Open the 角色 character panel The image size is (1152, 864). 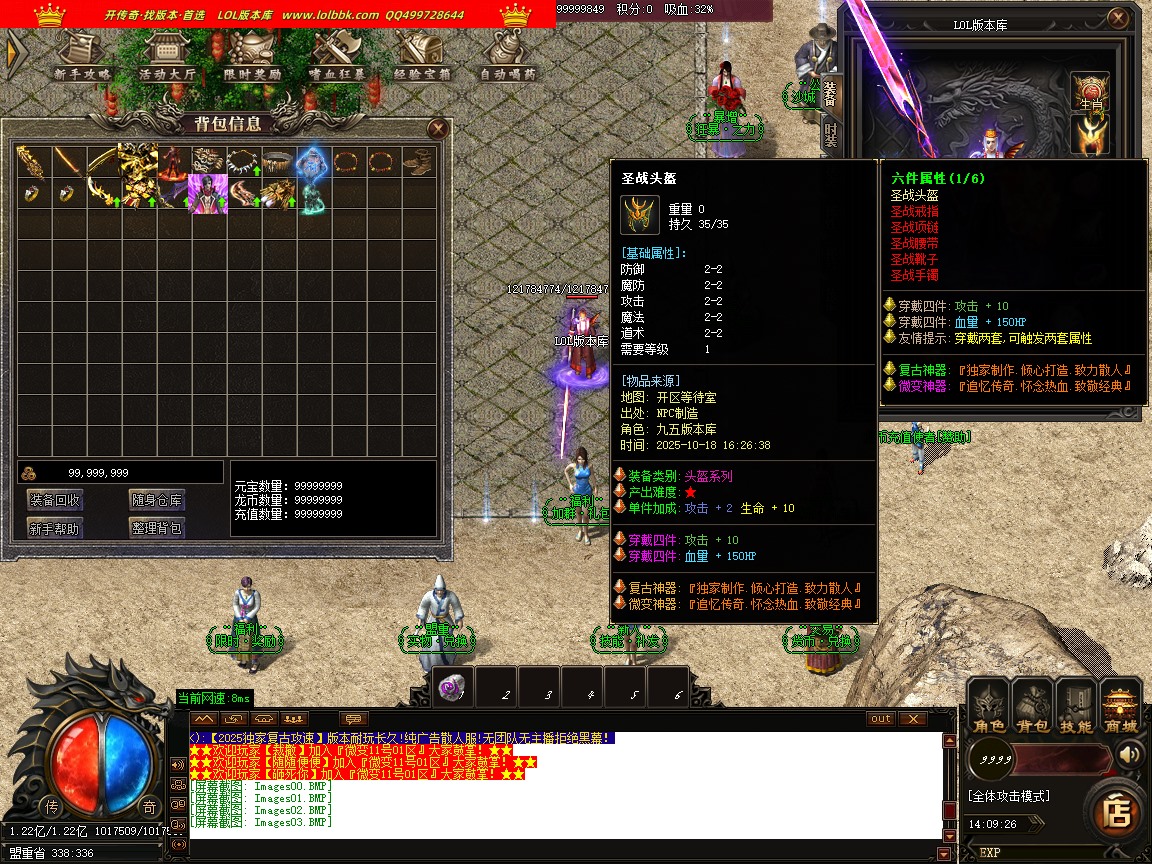[x=989, y=707]
